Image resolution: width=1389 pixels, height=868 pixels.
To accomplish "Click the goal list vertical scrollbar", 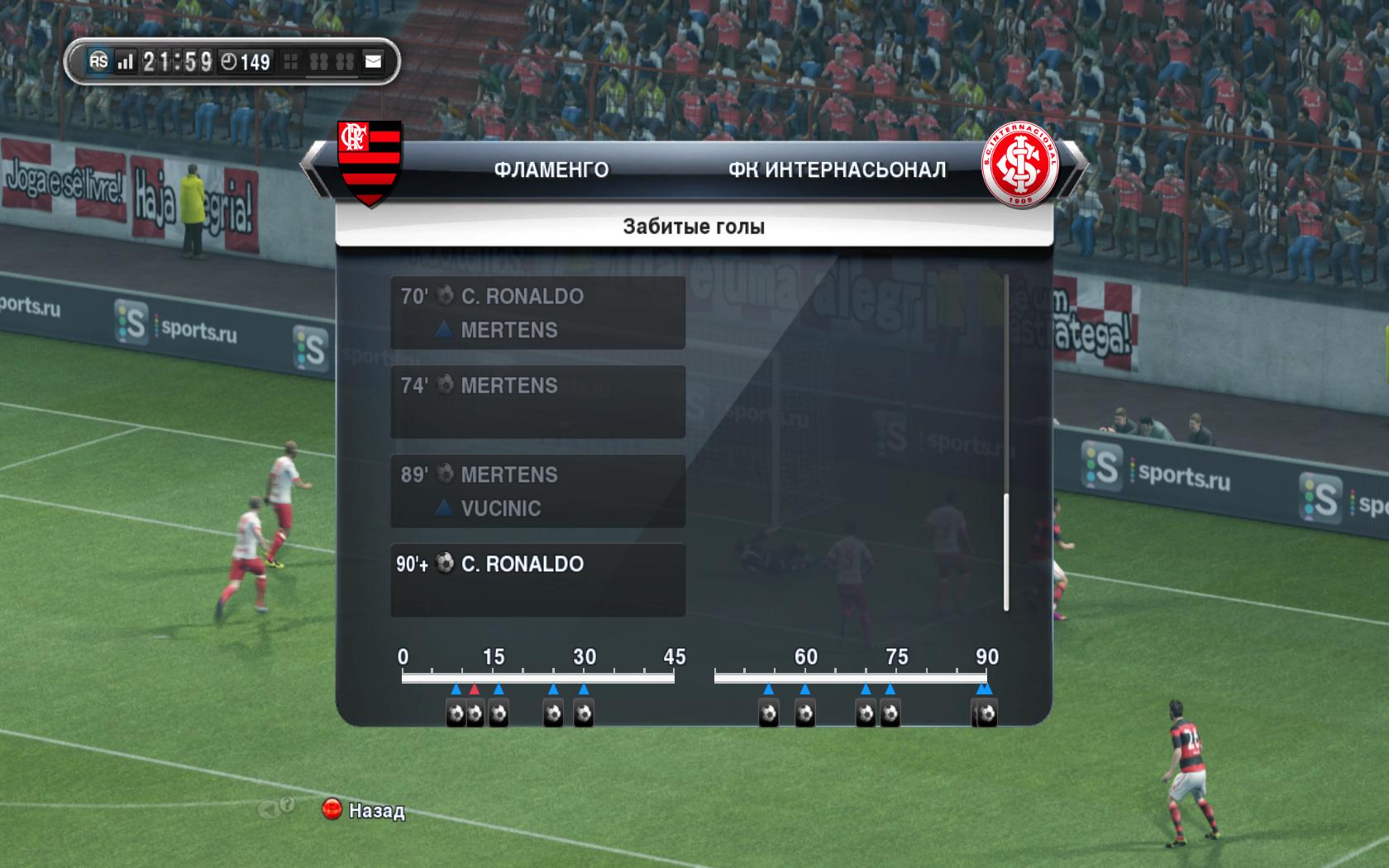I will point(1006,551).
